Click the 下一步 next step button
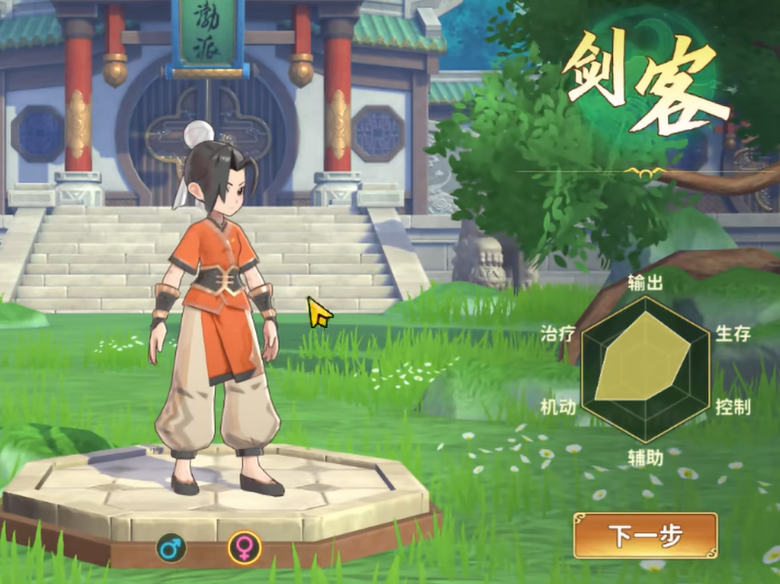This screenshot has height=584, width=780. (645, 535)
